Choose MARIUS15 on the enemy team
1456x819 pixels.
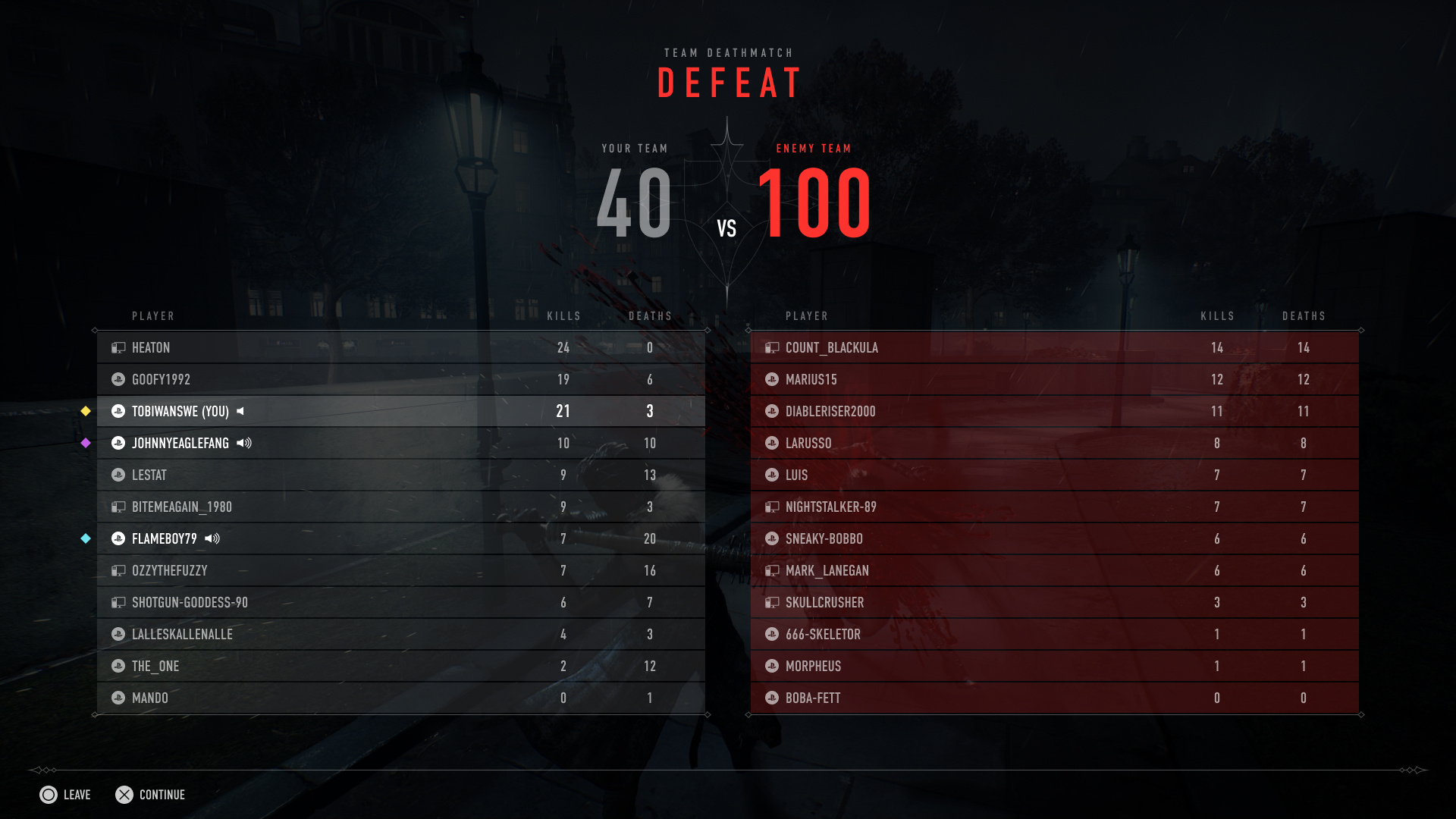(1054, 380)
